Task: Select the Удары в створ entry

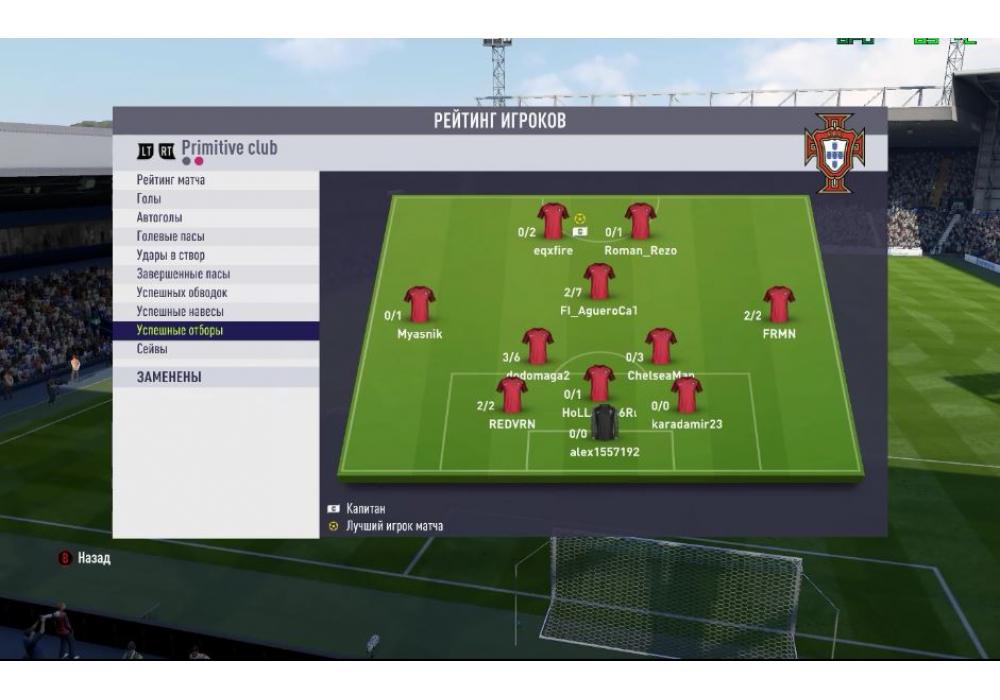Action: 170,256
